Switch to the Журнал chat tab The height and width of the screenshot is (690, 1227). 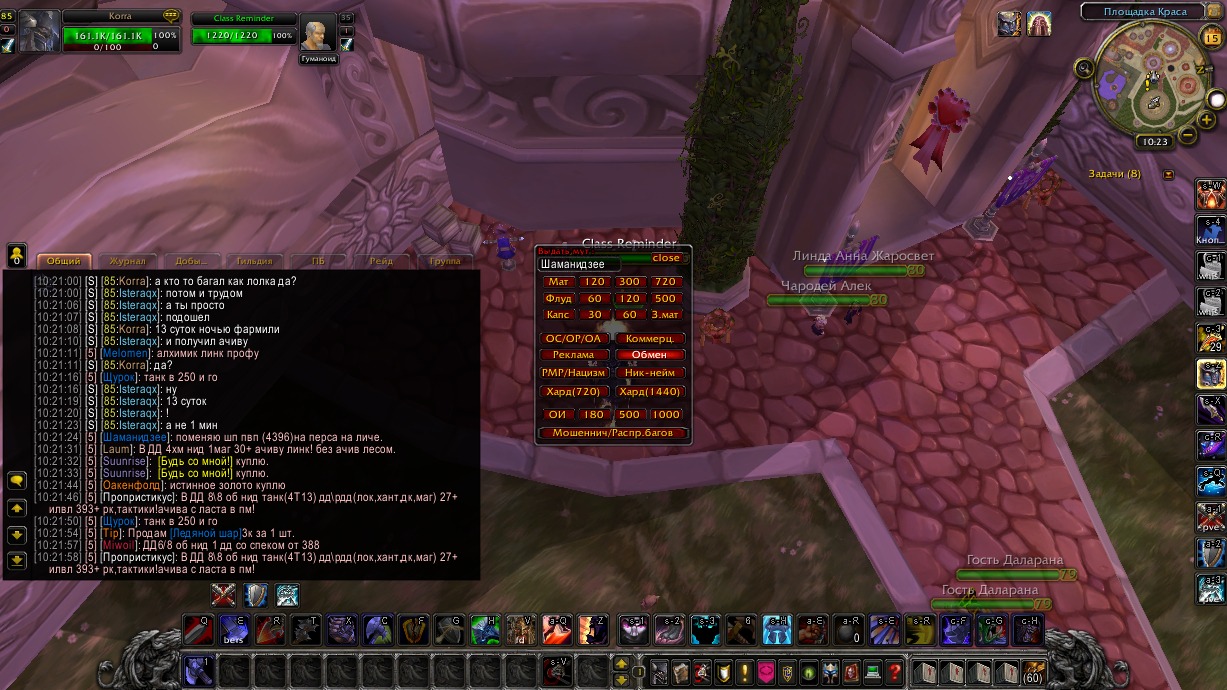[x=127, y=261]
